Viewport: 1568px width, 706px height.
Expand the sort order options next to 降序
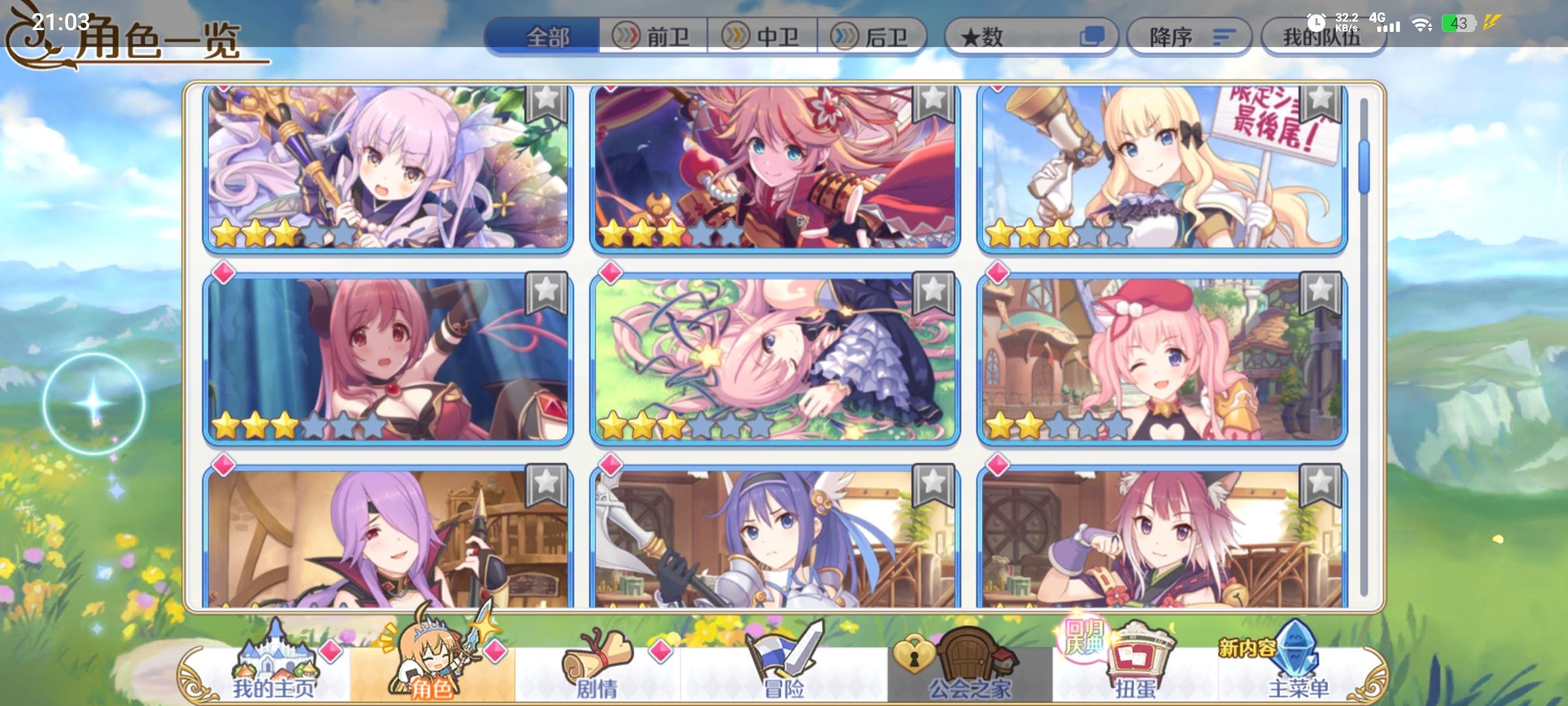(1223, 37)
